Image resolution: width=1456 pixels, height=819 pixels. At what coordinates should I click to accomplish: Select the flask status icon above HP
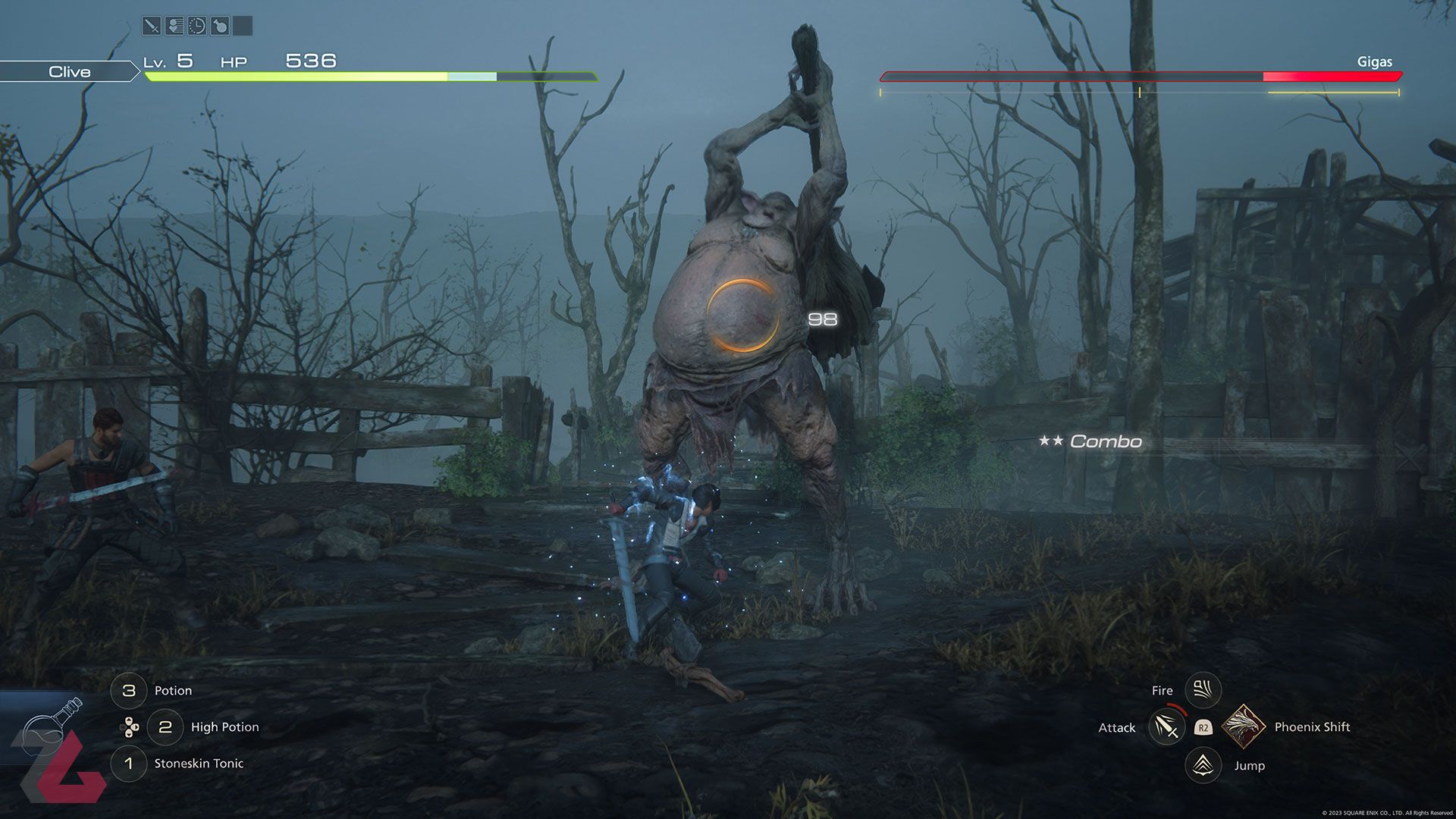pos(220,27)
